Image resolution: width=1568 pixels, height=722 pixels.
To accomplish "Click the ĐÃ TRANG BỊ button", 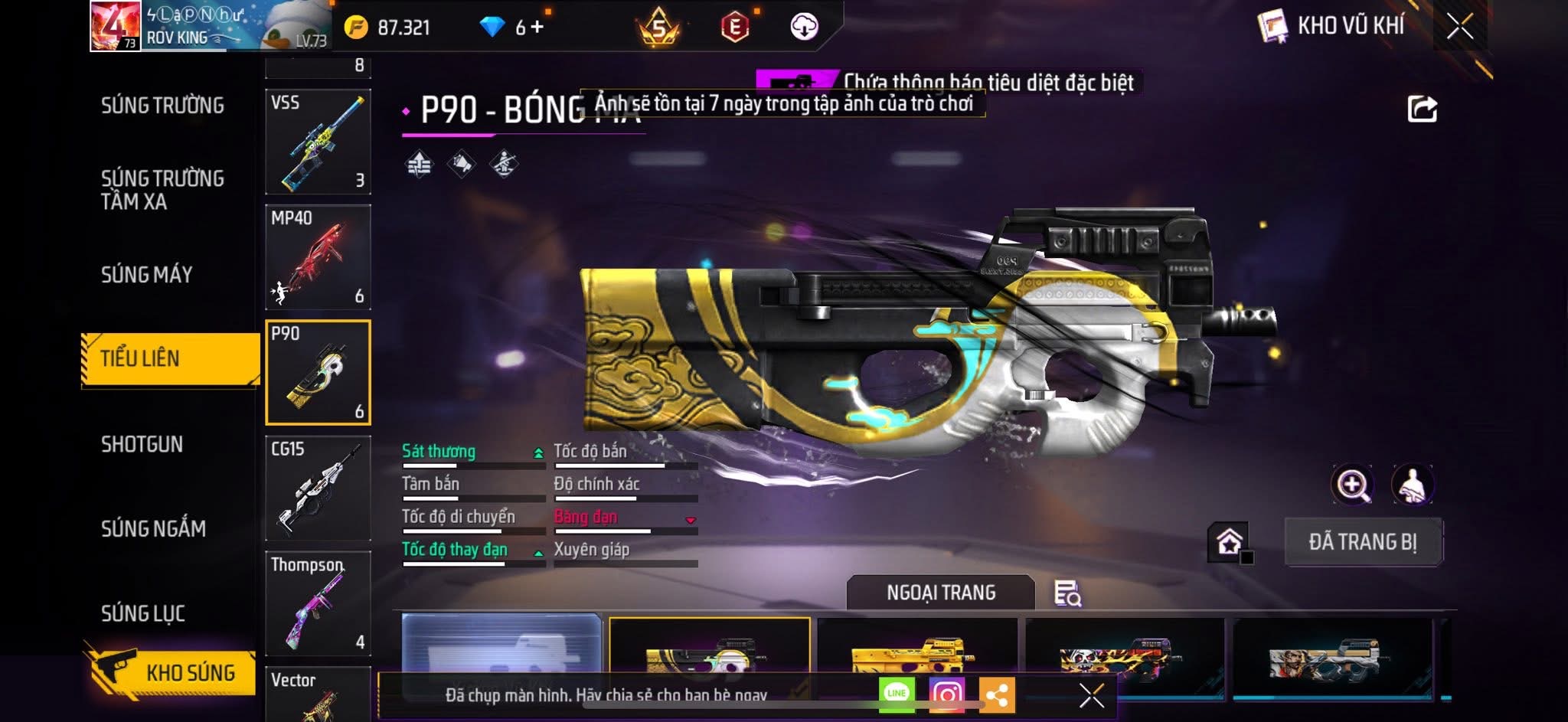I will 1363,542.
